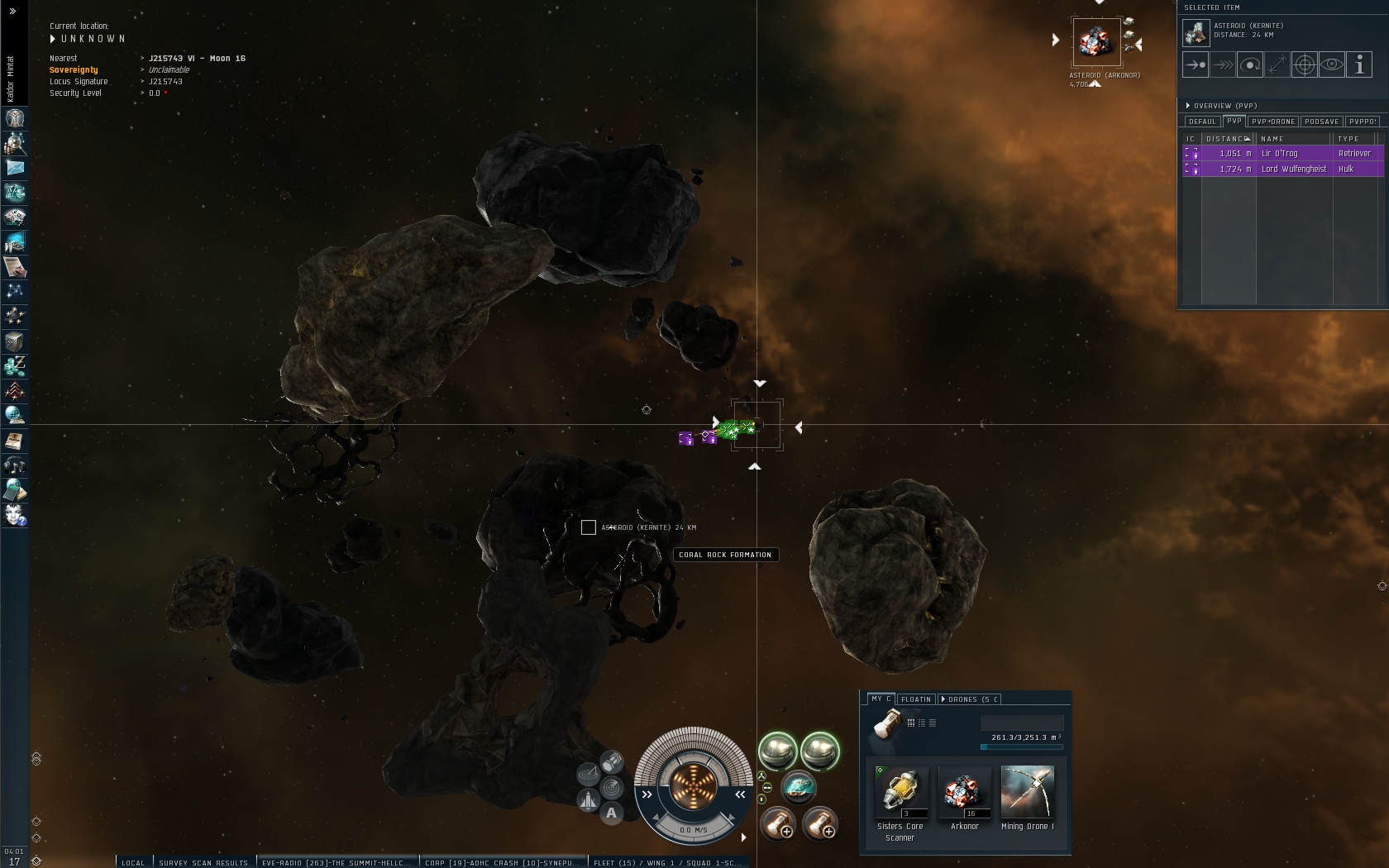Viewport: 1389px width, 868px height.
Task: Look at selected item with eye button
Action: (x=1332, y=64)
